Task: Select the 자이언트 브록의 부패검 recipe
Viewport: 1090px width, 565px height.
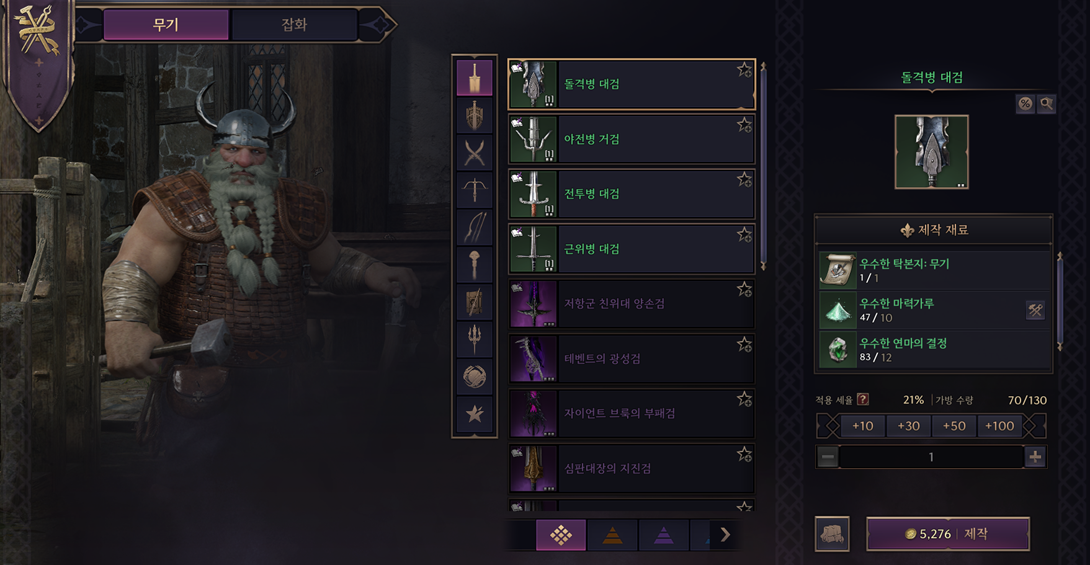Action: (x=631, y=413)
